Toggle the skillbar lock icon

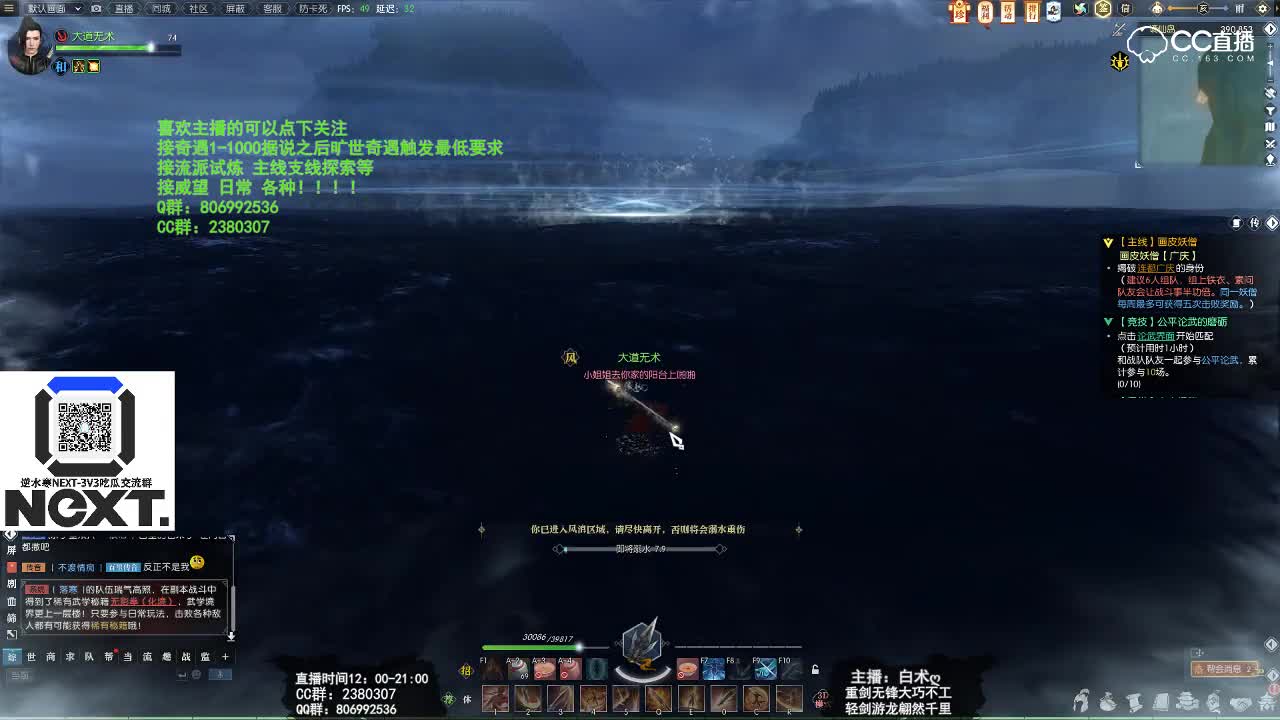click(x=814, y=671)
